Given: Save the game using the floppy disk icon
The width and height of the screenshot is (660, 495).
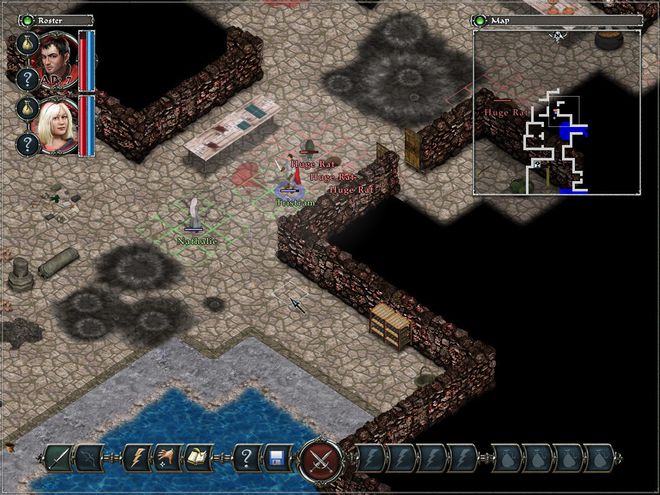Looking at the screenshot, I should tap(277, 459).
